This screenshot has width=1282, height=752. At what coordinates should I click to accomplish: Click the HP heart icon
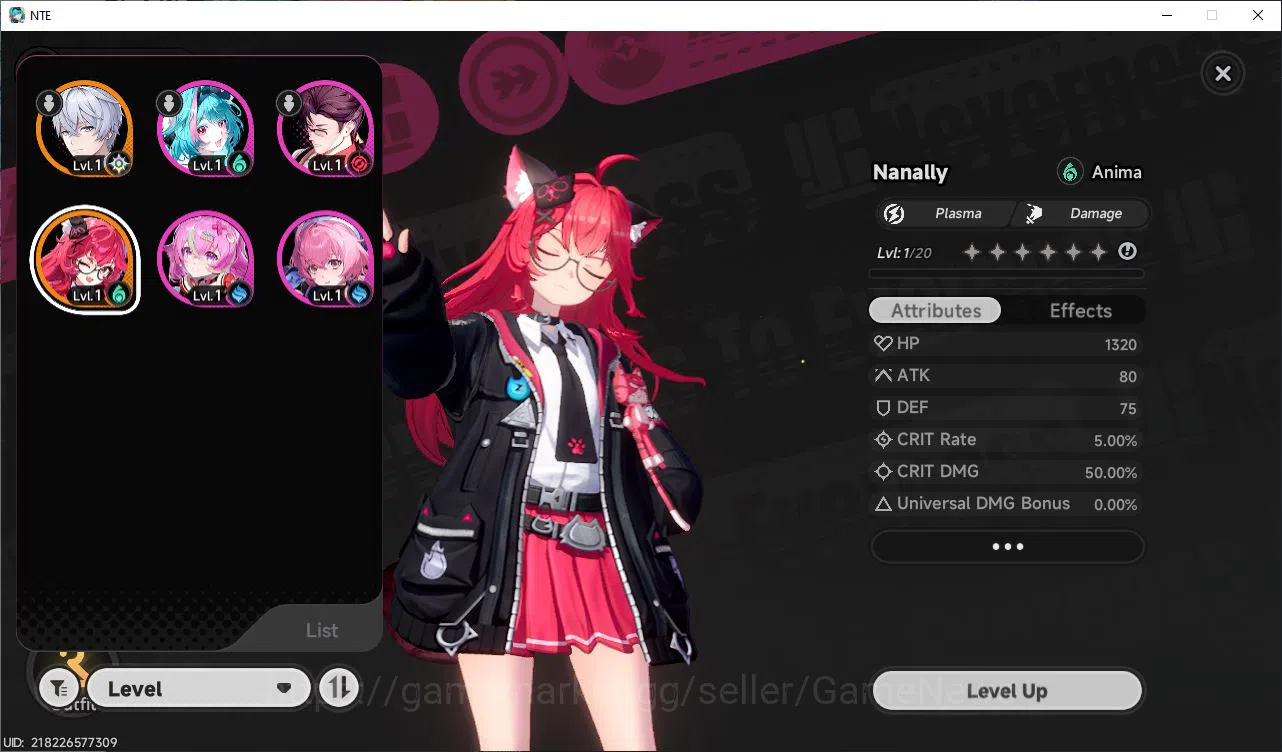coord(882,343)
